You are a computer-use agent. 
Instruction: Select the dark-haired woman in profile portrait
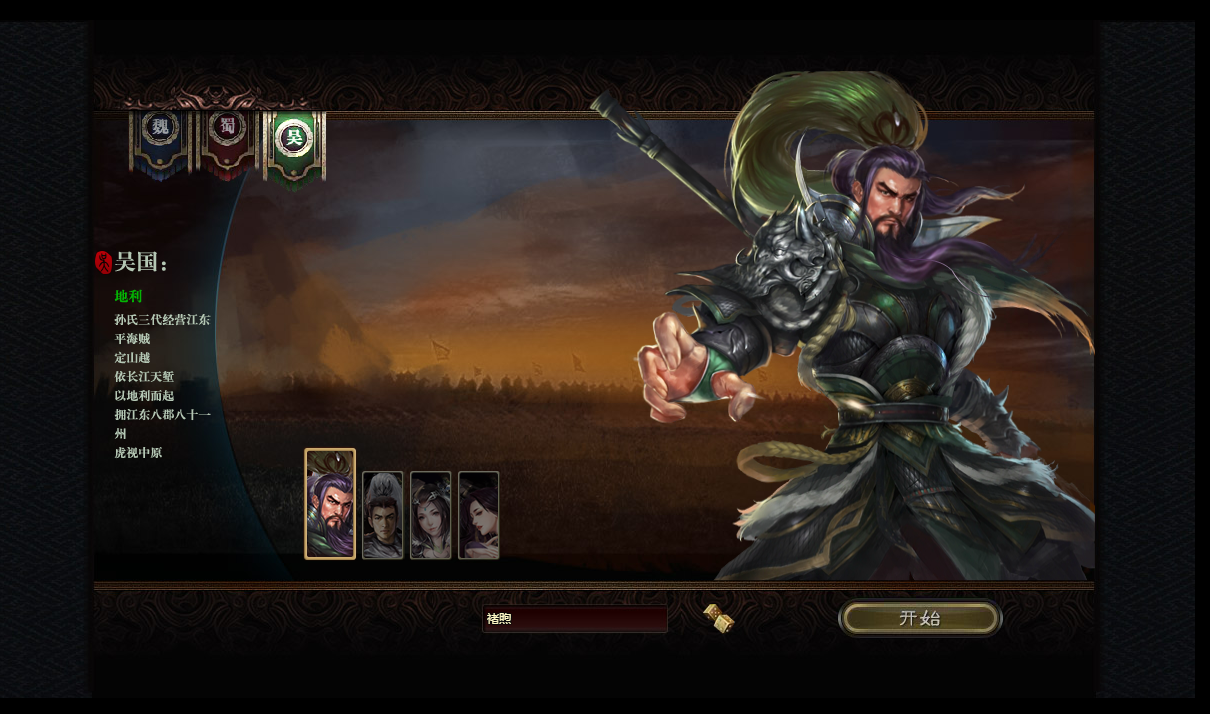478,515
